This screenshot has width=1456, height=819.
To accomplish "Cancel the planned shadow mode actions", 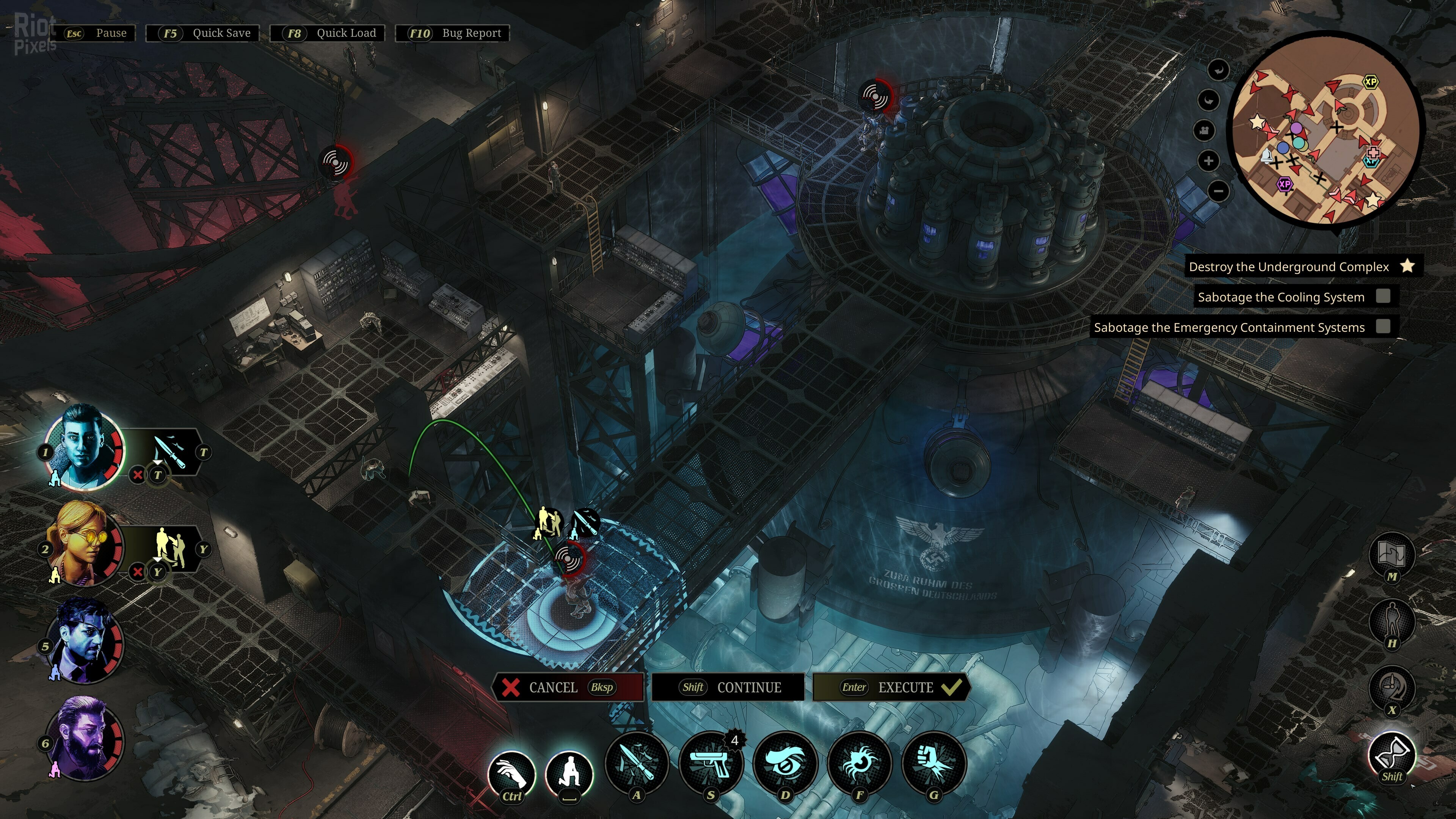I will (568, 687).
